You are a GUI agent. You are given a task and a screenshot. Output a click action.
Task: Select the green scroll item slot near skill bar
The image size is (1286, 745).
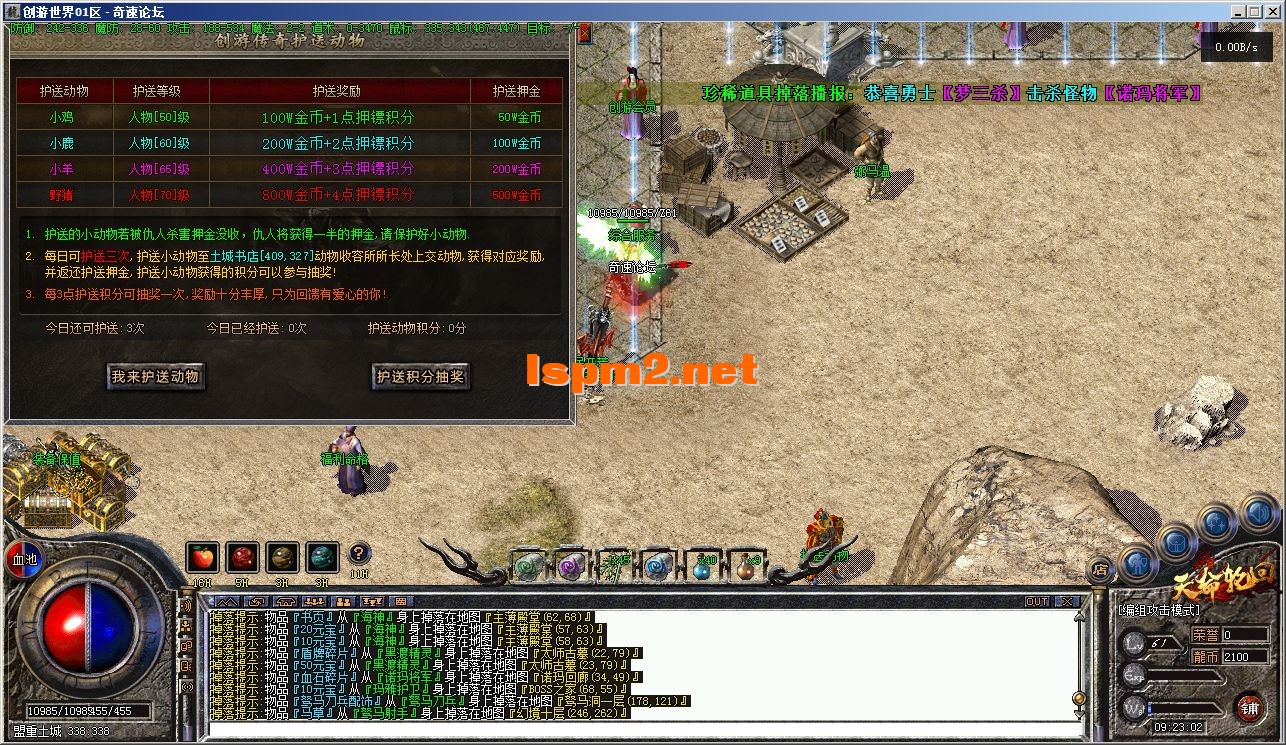pyautogui.click(x=527, y=568)
